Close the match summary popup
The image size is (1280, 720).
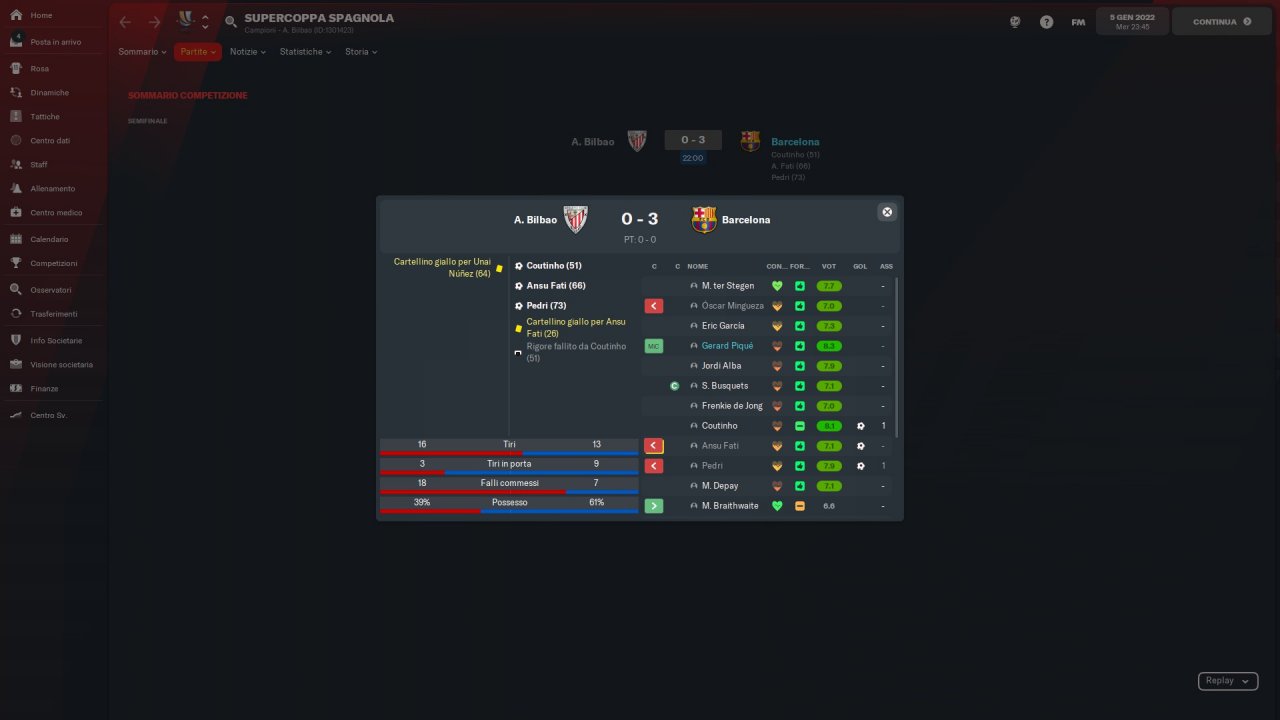pos(886,212)
